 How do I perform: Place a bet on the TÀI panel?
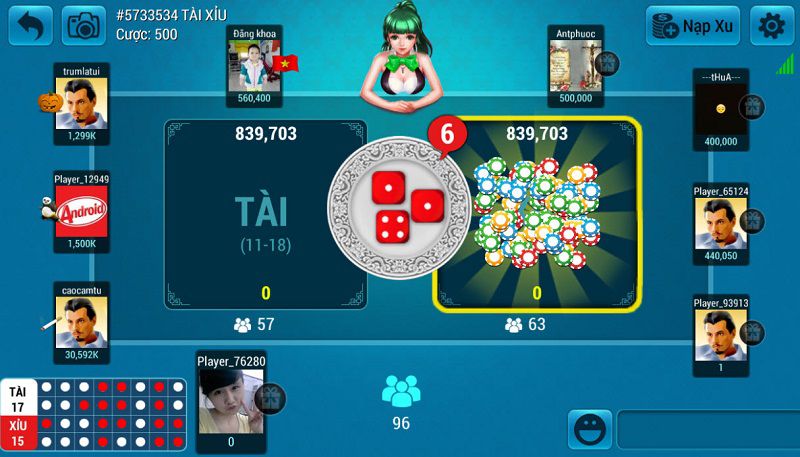tap(265, 214)
